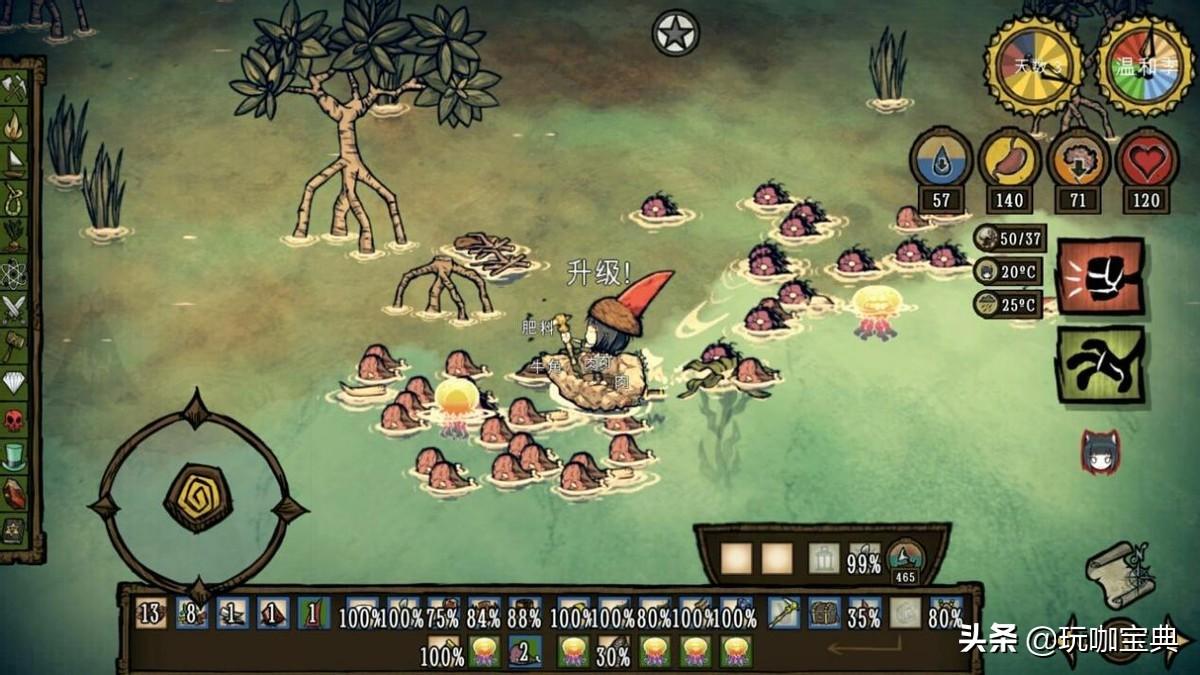Screen dimensions: 1200x675
Task: Tap the spiral center of the virtual joystick
Action: [x=198, y=497]
